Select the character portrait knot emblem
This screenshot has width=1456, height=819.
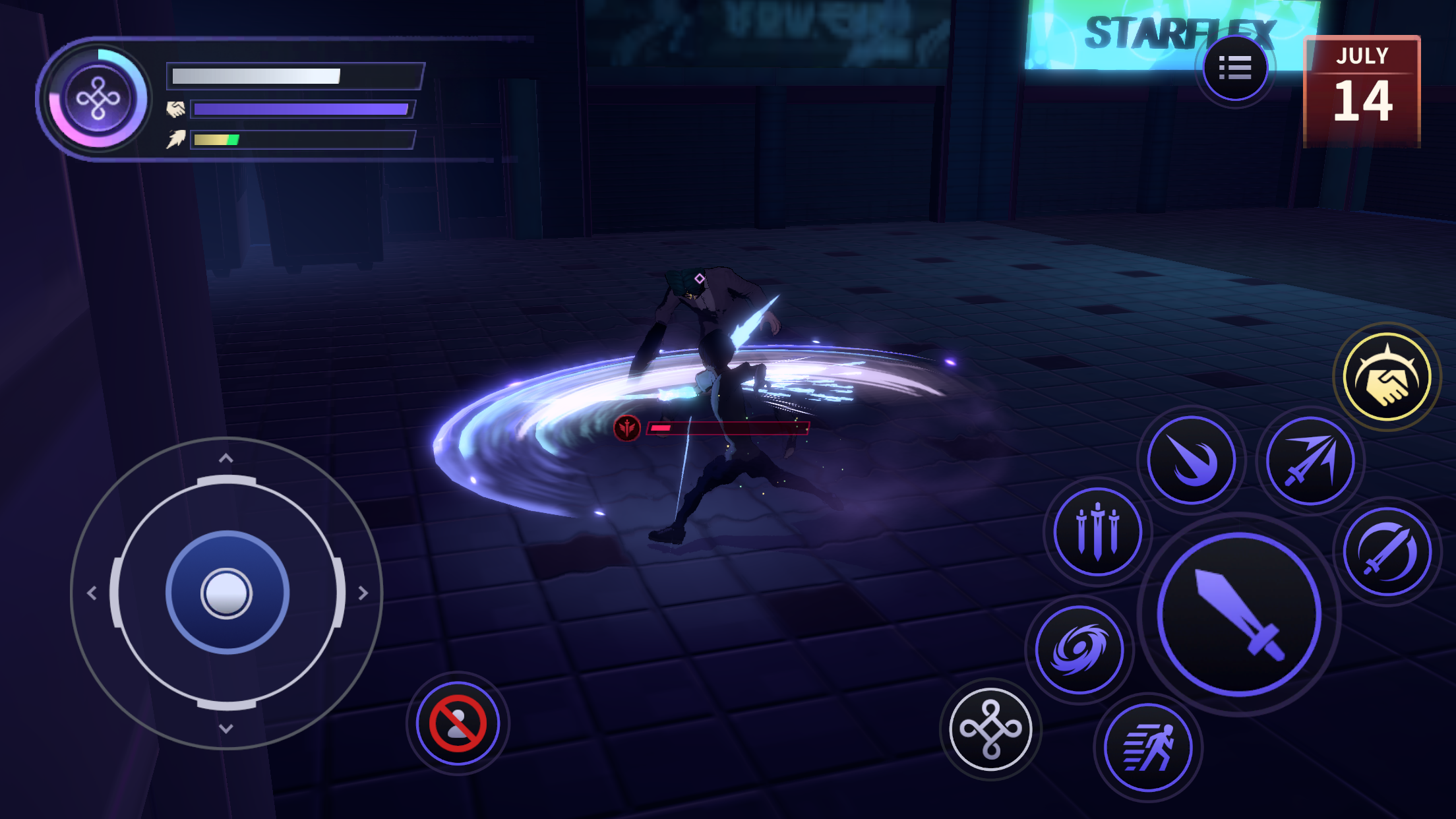(98, 100)
